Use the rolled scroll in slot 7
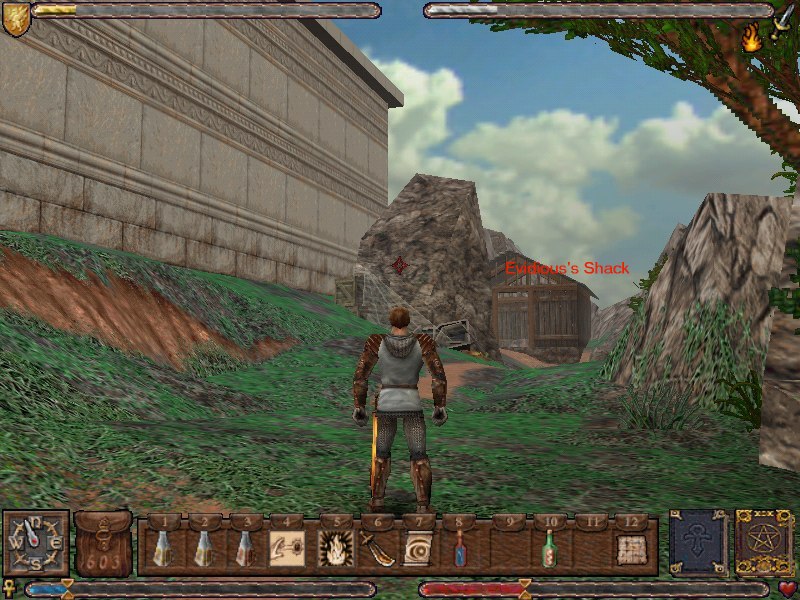Screen dimensions: 800x600 tap(417, 549)
